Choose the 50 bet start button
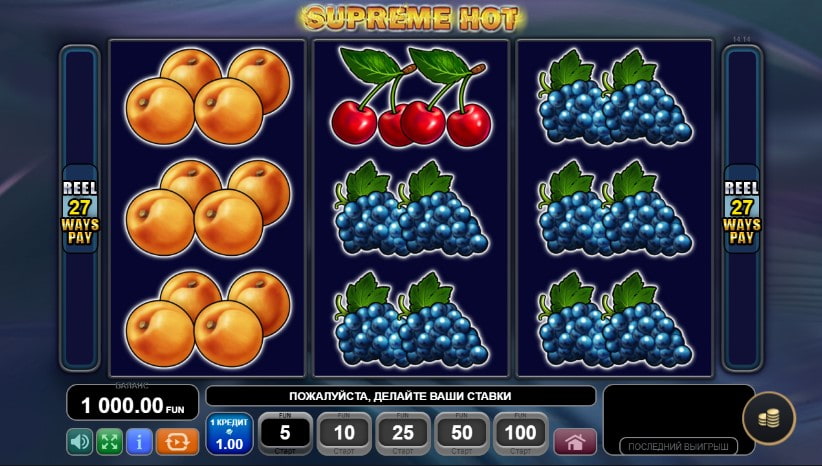822x466 pixels. point(462,434)
